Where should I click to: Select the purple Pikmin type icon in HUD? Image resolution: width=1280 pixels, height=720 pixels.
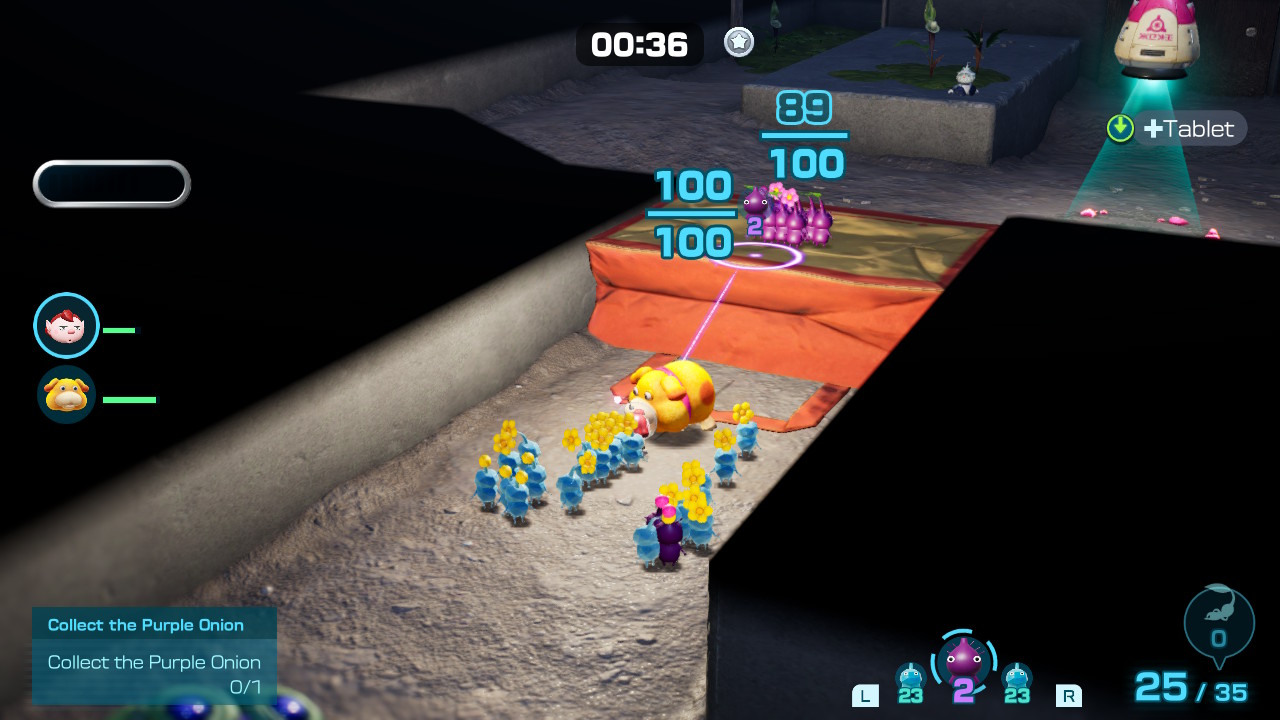964,663
